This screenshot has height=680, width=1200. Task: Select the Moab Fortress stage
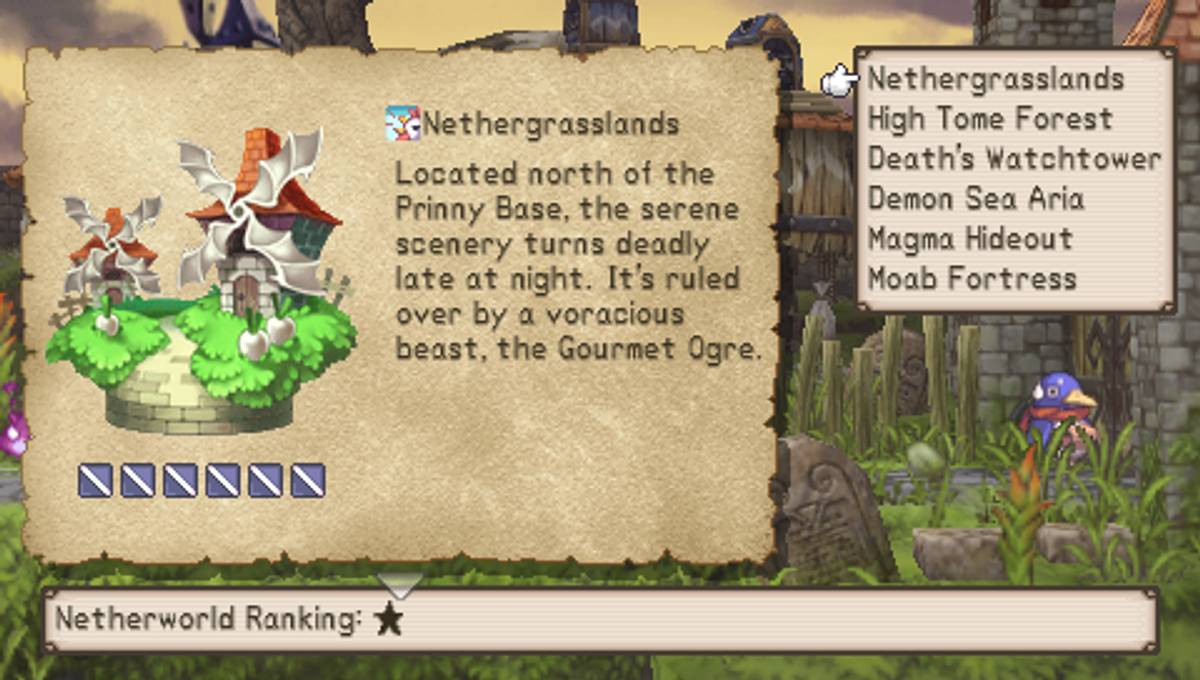[x=972, y=278]
